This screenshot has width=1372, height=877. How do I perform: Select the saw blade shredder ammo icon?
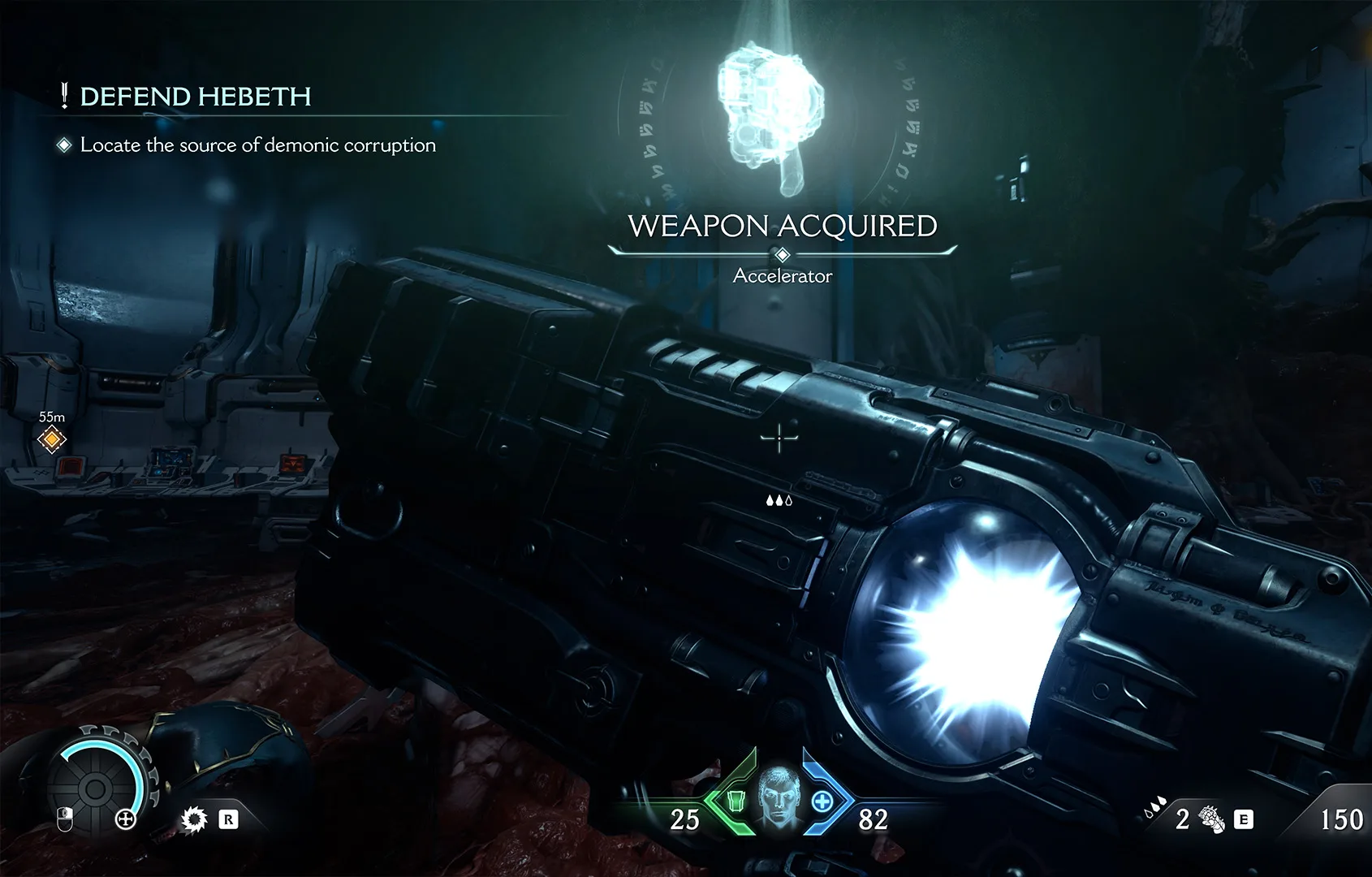[194, 820]
